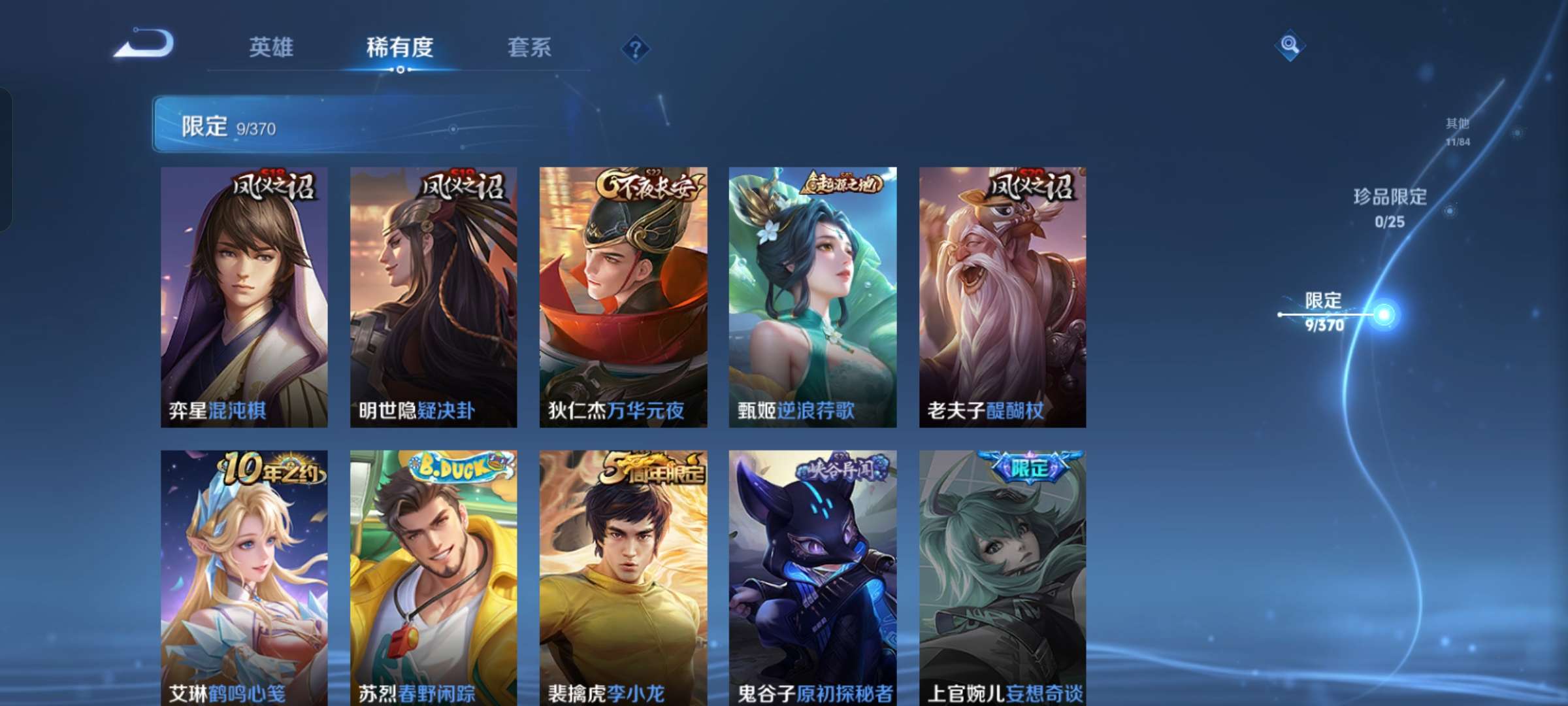Viewport: 1568px width, 706px height.
Task: Open the help question mark icon
Action: [636, 47]
